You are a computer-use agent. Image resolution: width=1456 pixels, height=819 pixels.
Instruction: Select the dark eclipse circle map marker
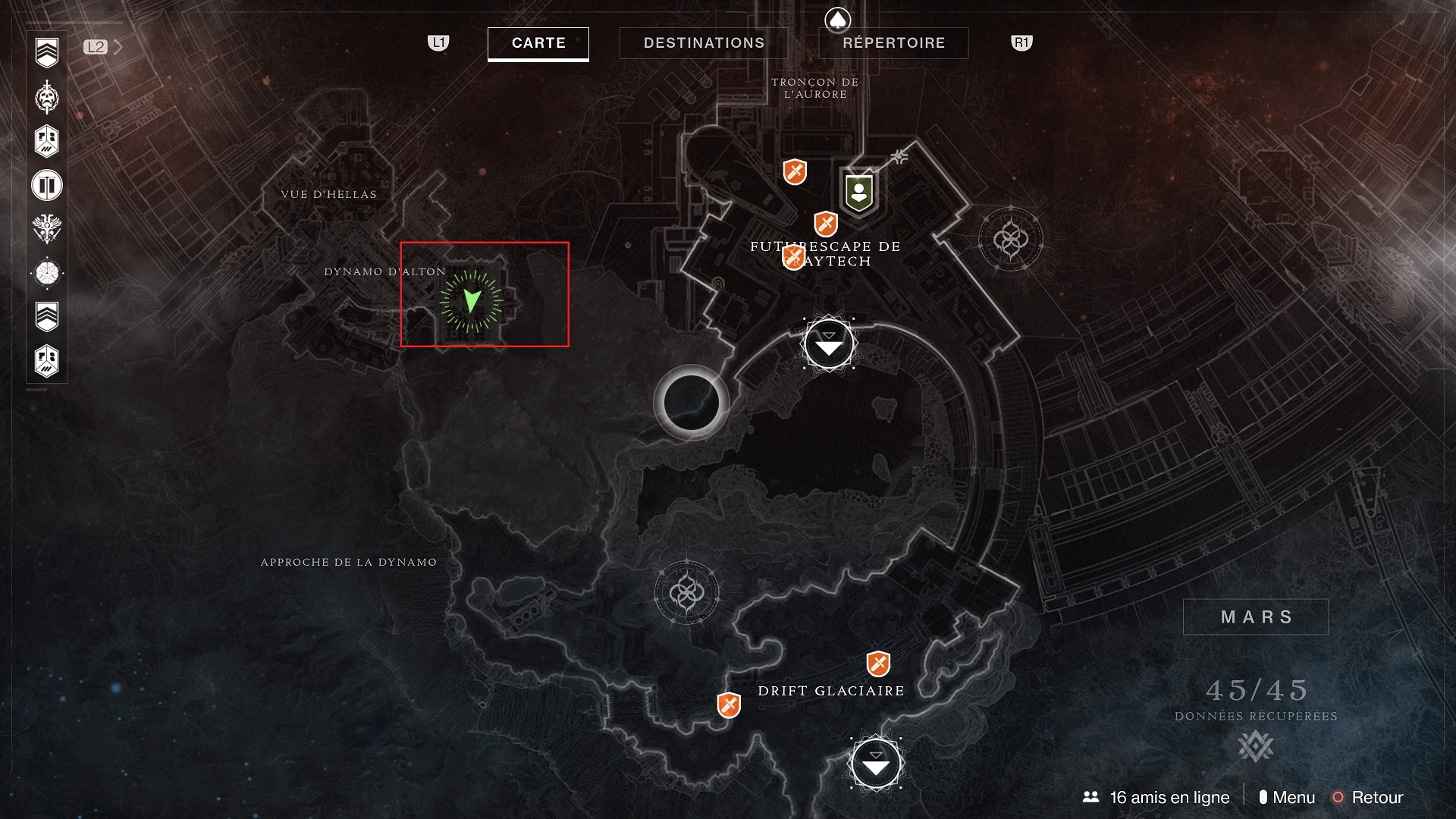pos(691,403)
